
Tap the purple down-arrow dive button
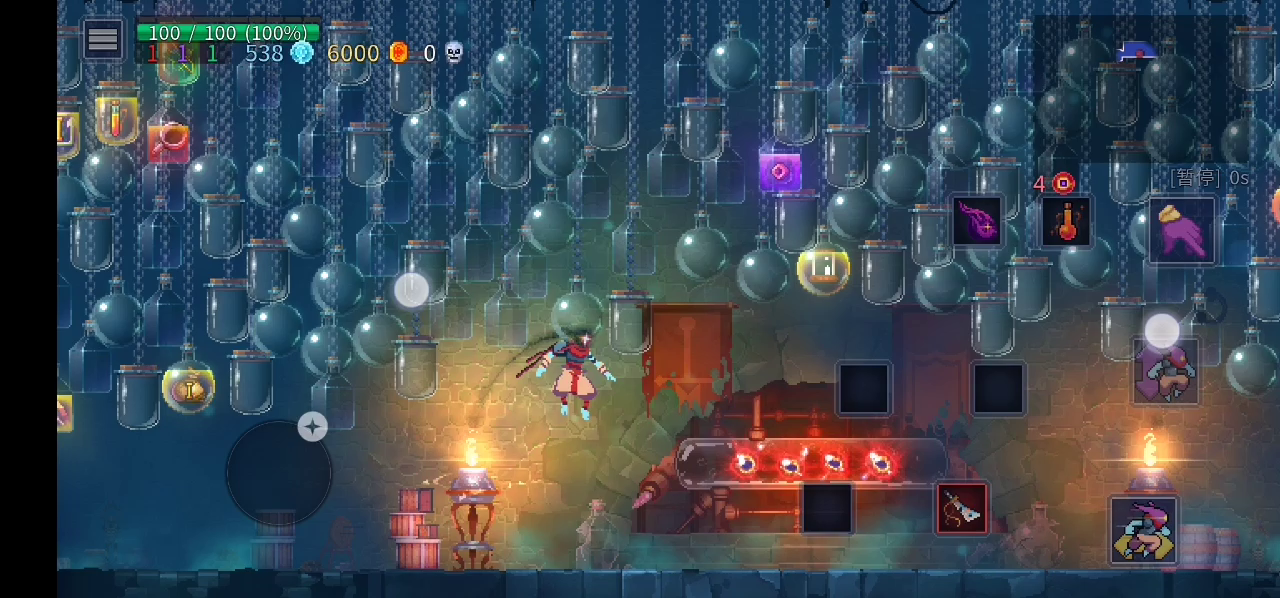click(x=1165, y=371)
